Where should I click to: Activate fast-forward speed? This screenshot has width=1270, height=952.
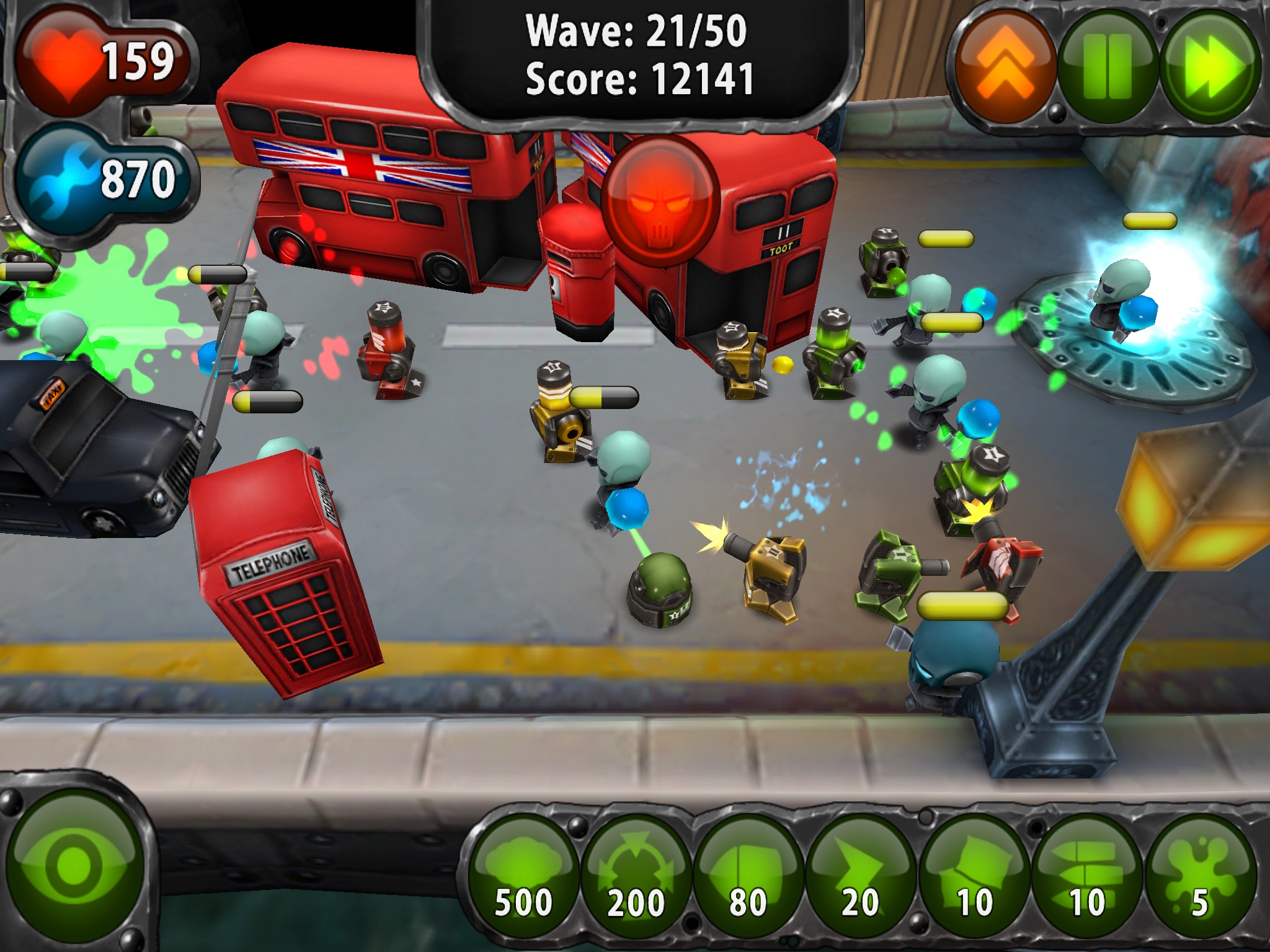pos(1210,66)
